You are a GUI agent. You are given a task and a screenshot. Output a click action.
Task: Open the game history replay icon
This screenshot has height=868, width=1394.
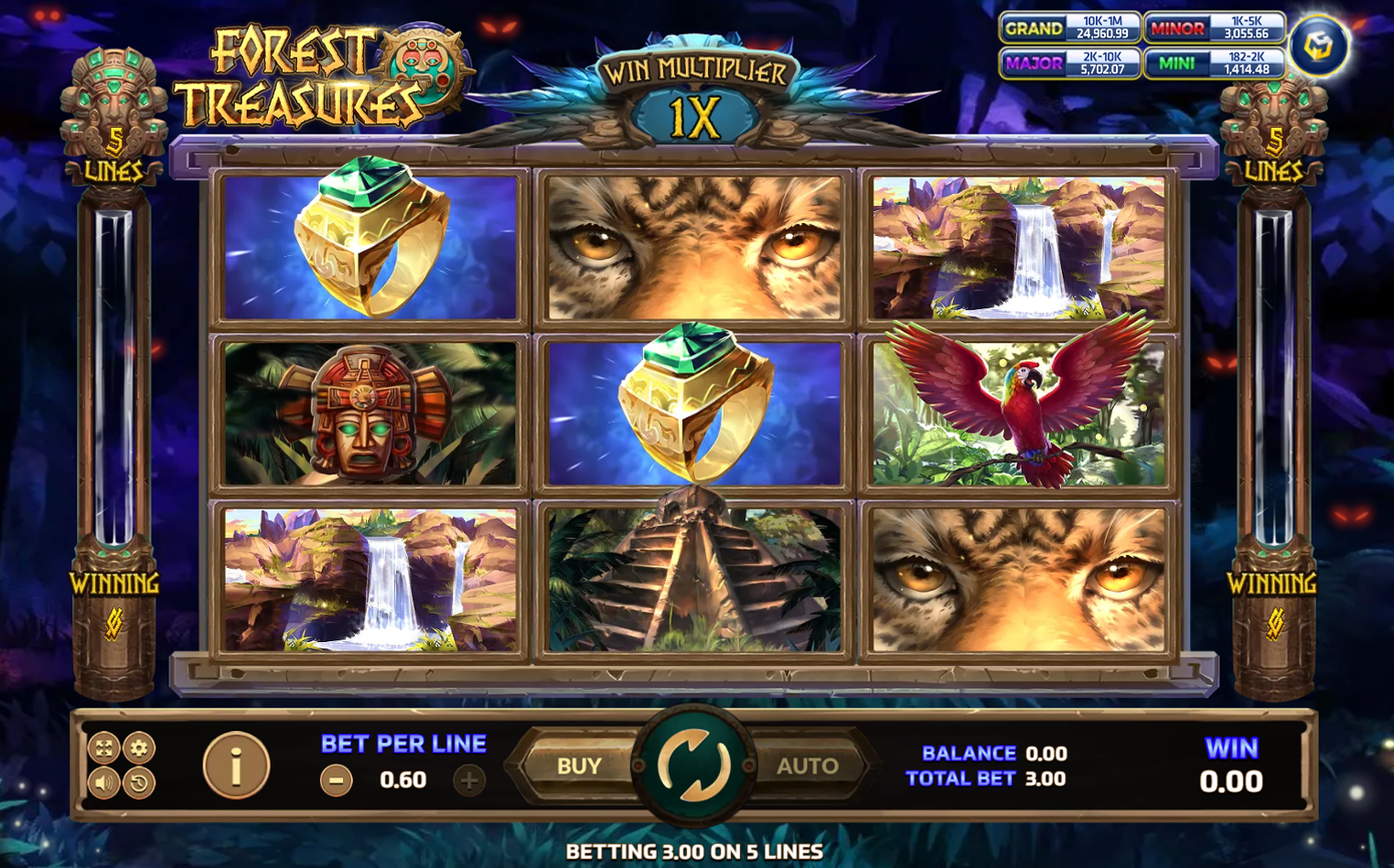point(139,783)
